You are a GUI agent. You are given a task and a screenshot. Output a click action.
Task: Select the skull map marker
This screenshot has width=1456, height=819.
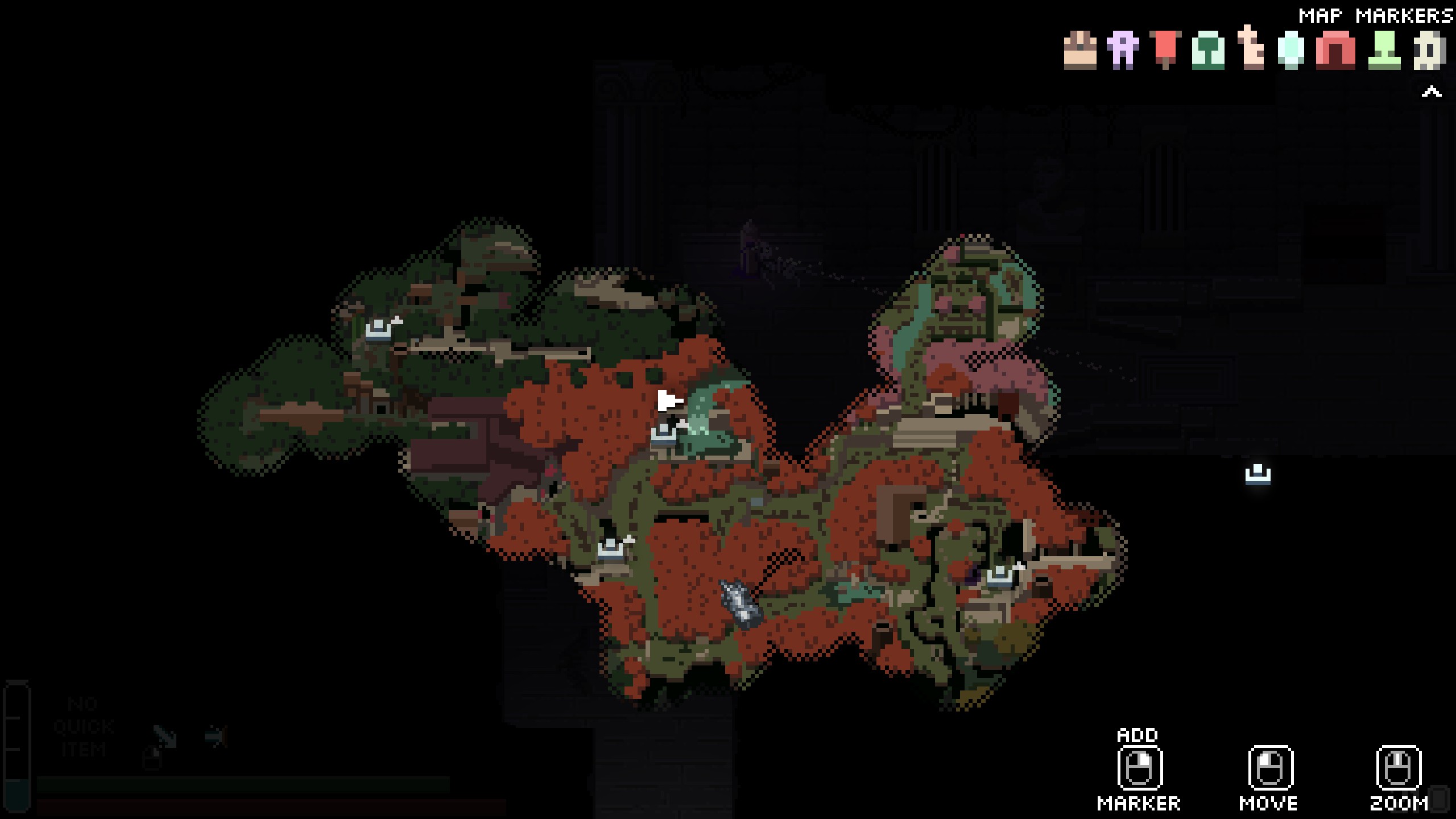pyautogui.click(x=1429, y=51)
